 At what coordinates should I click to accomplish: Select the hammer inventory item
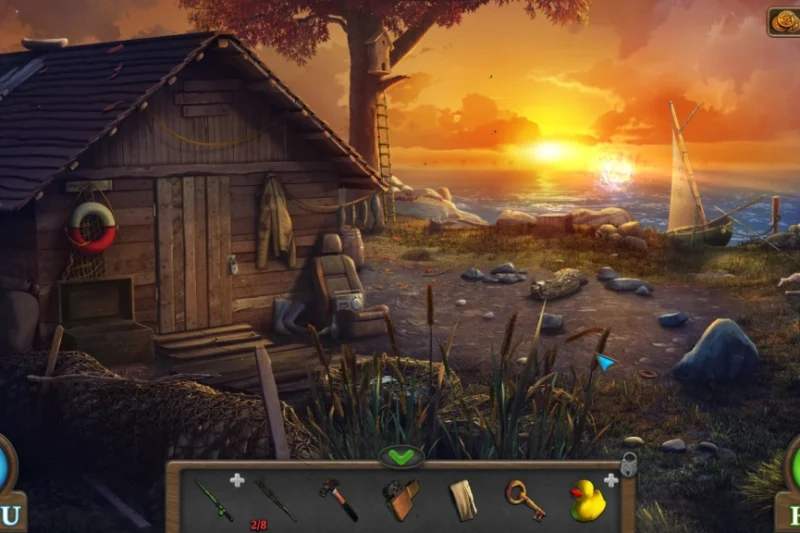pyautogui.click(x=338, y=498)
